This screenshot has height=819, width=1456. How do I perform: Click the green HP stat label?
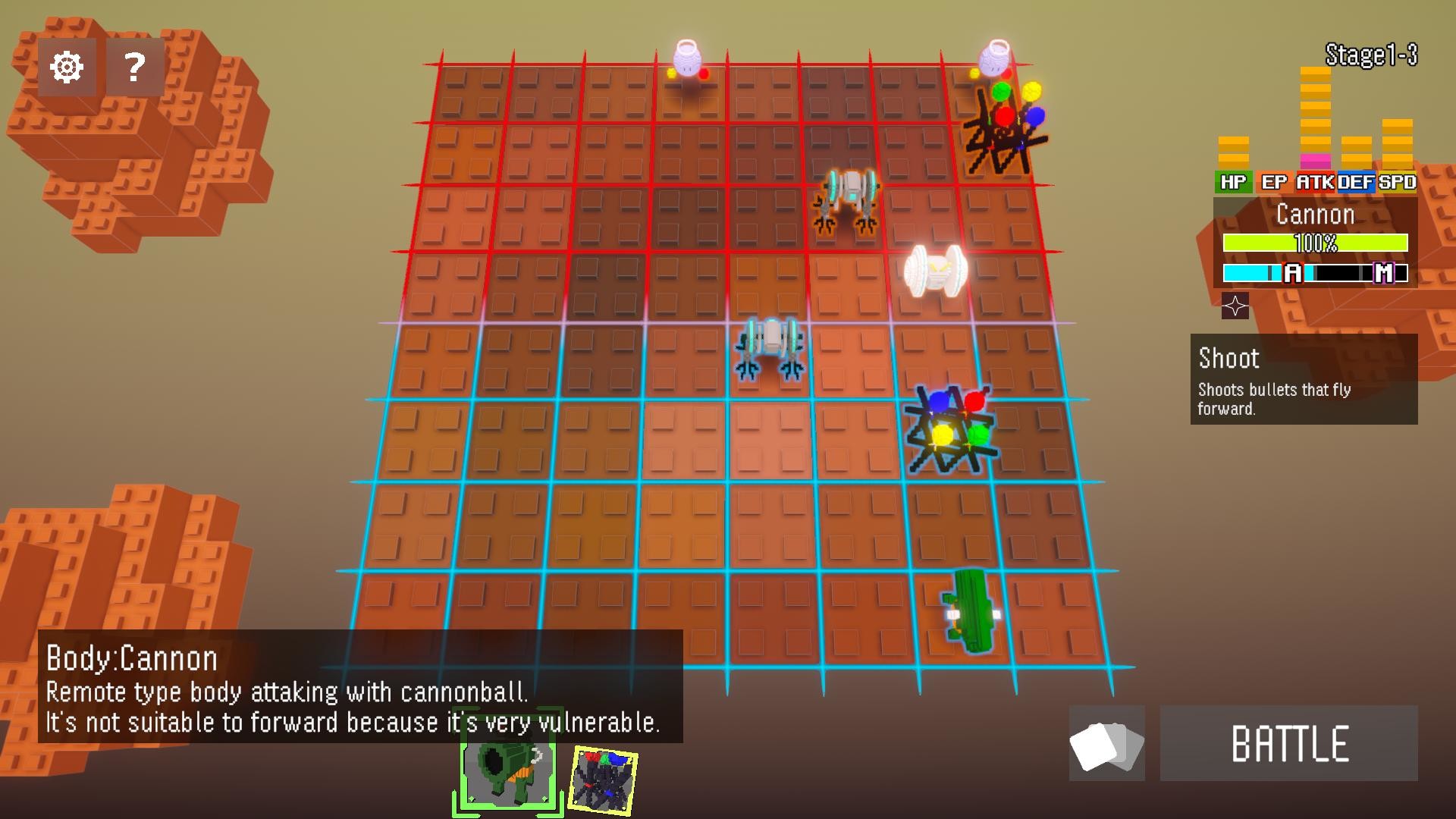[1234, 183]
